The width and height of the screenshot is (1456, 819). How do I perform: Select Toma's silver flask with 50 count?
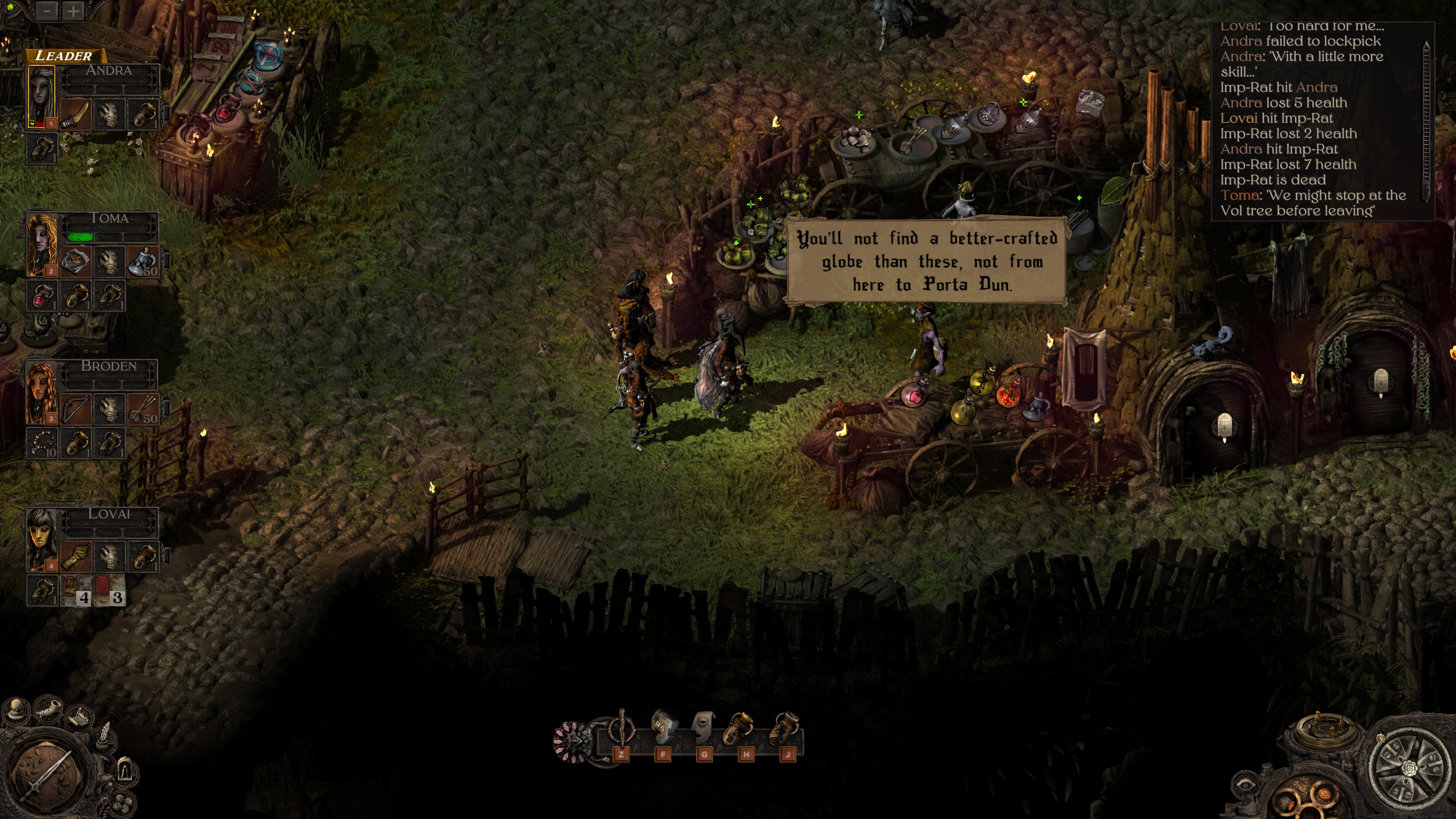142,262
